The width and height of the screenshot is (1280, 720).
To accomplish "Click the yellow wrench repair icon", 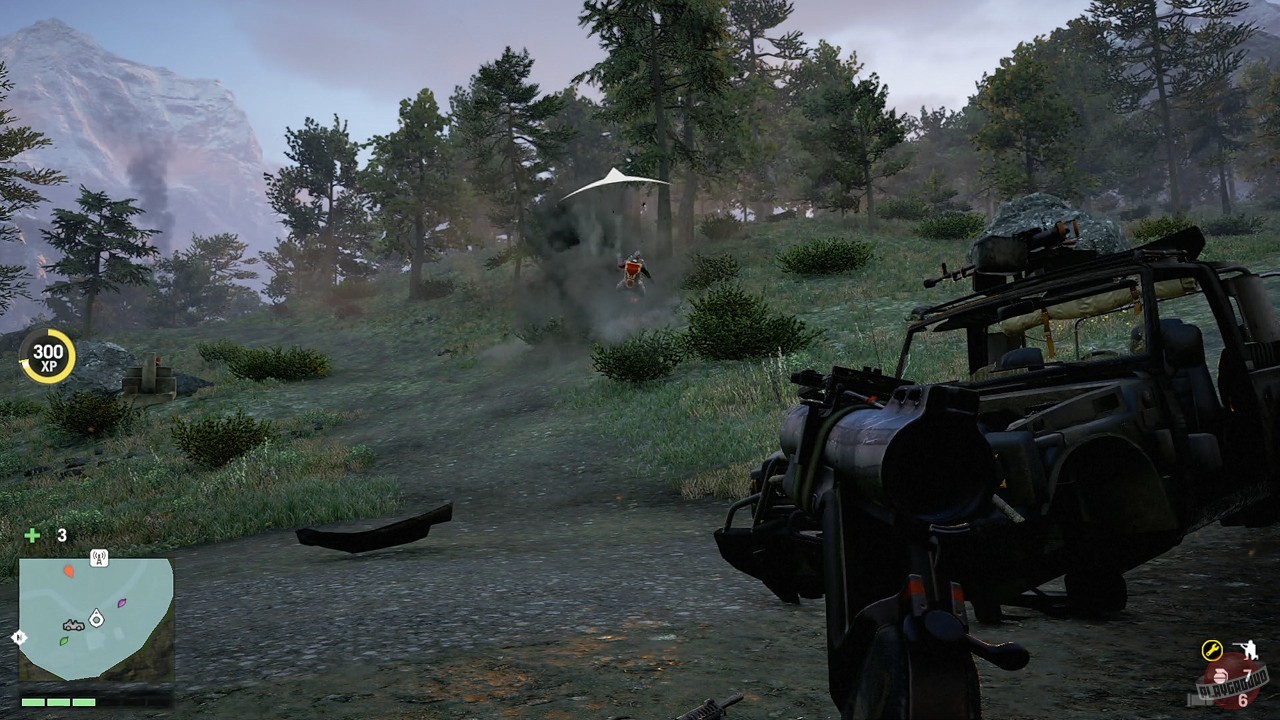I will (x=1211, y=650).
